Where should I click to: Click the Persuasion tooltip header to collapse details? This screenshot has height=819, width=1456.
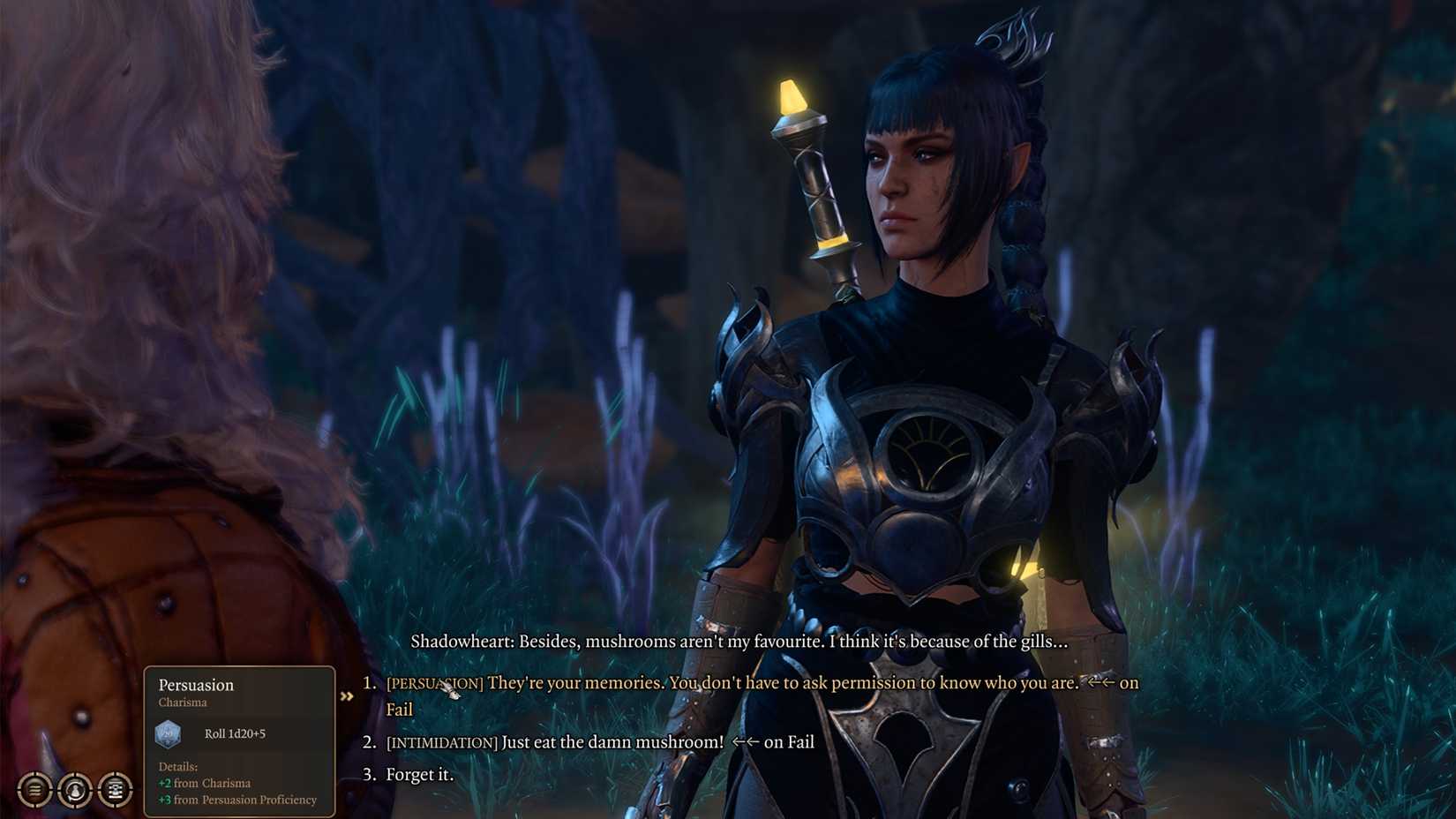coord(196,685)
